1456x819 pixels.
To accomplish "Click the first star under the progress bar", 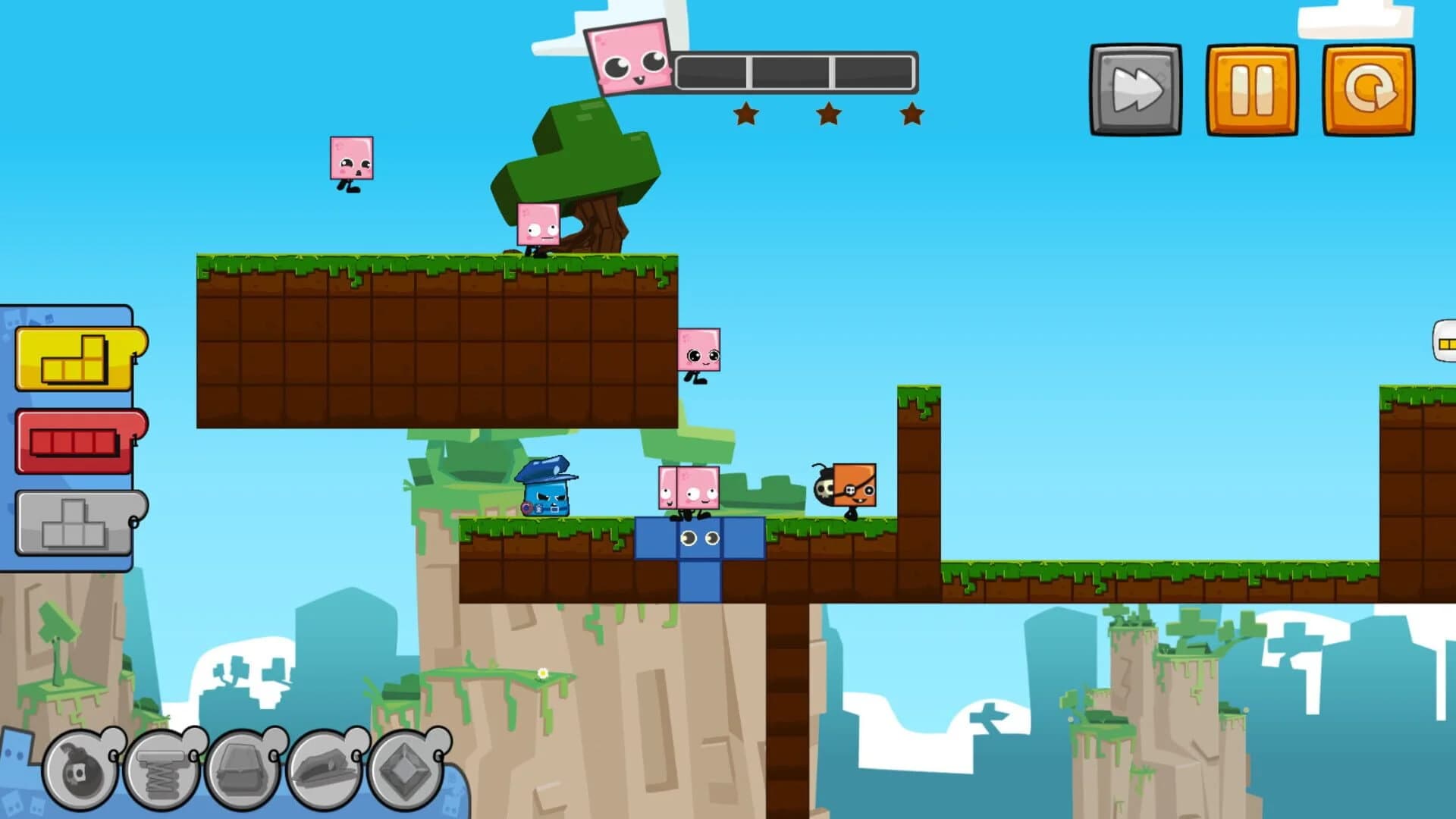I will (x=747, y=115).
